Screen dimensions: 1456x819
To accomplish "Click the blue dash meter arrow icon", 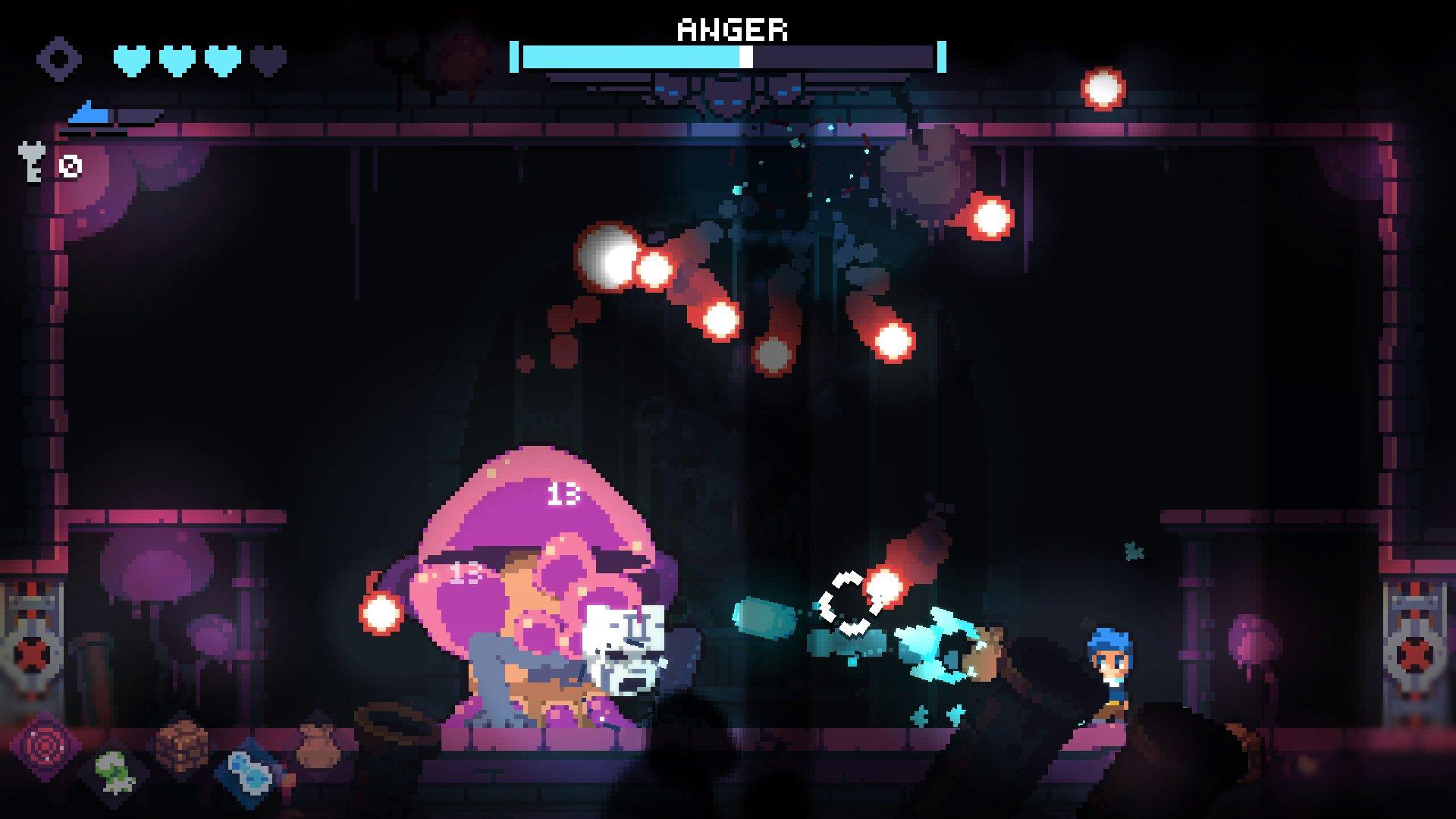I will pos(87,114).
